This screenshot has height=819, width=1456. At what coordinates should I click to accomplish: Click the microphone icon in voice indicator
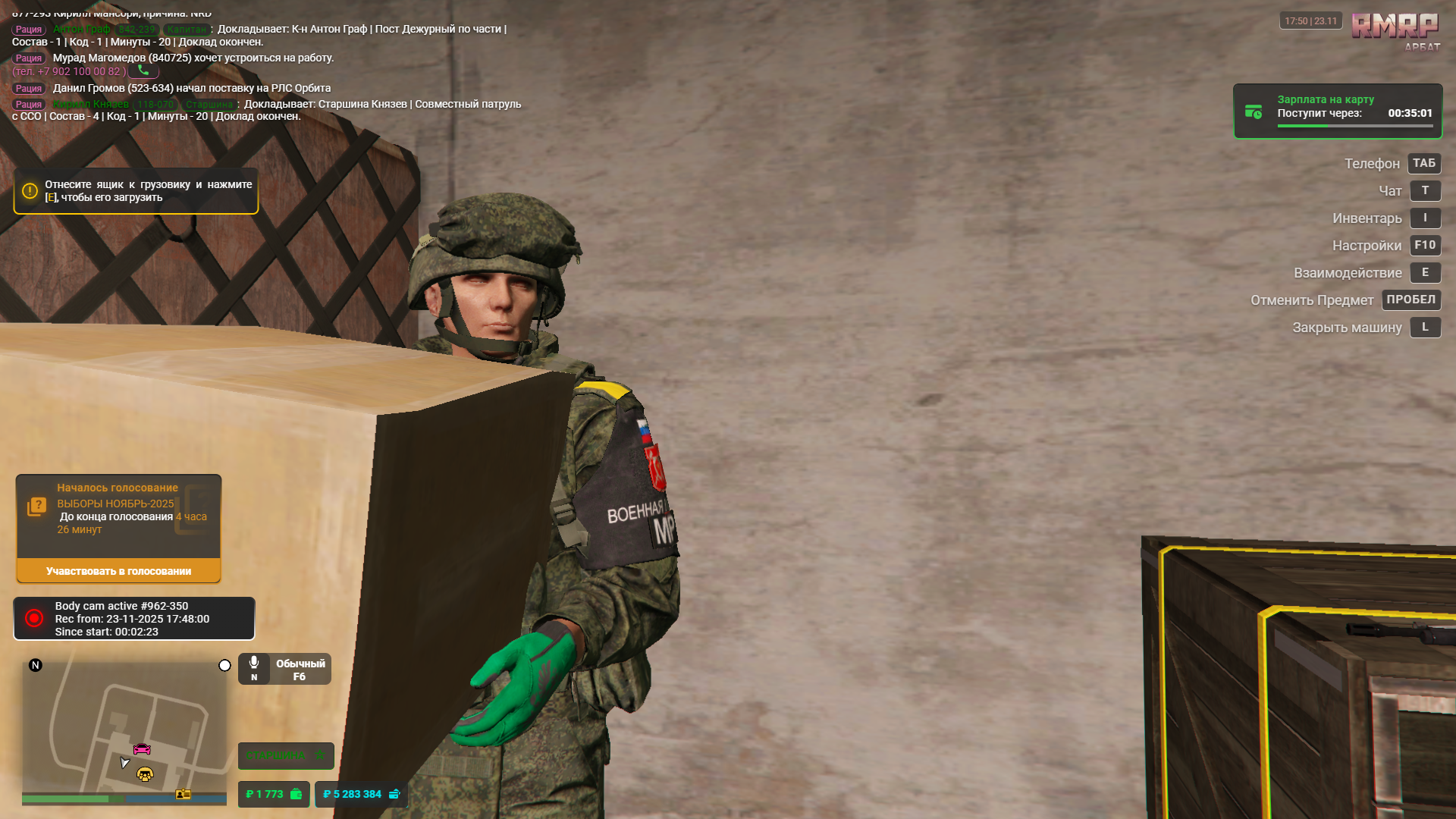point(253,662)
